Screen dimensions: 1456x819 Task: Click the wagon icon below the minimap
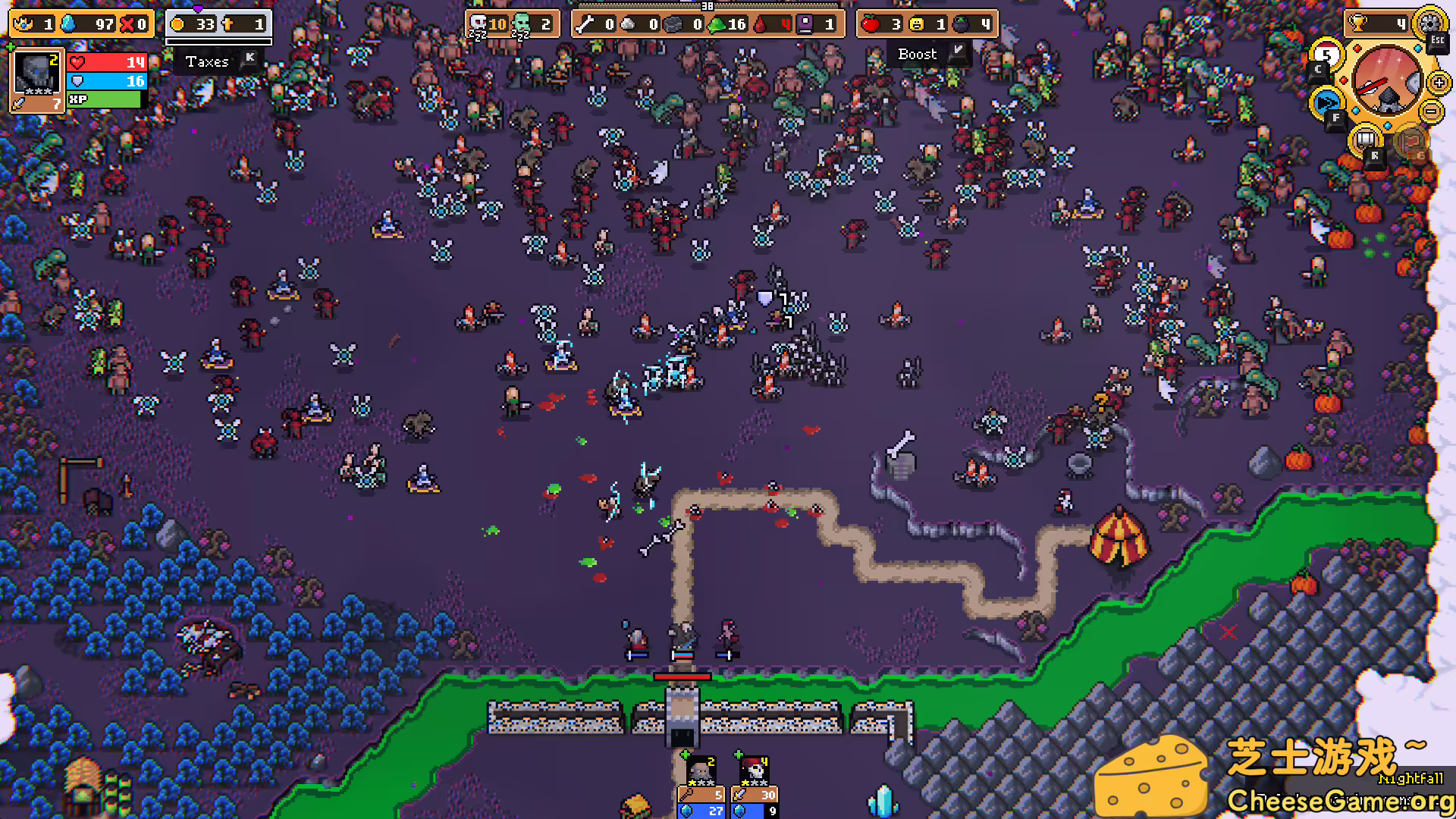pos(1365,140)
